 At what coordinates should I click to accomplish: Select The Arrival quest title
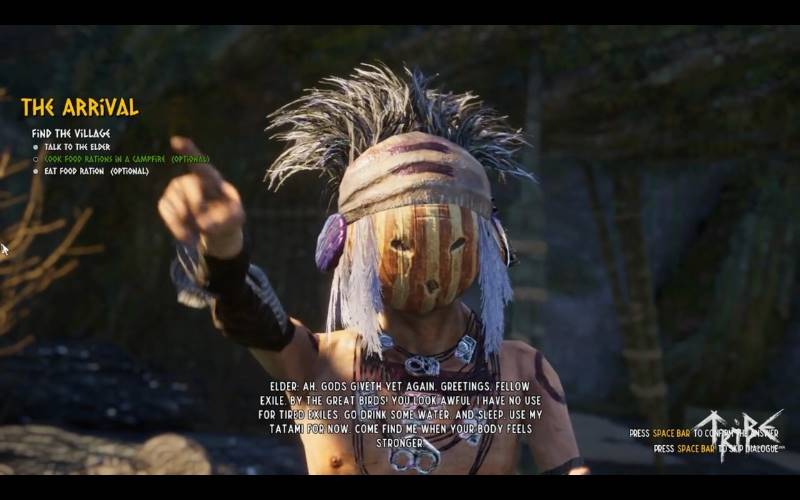click(80, 108)
